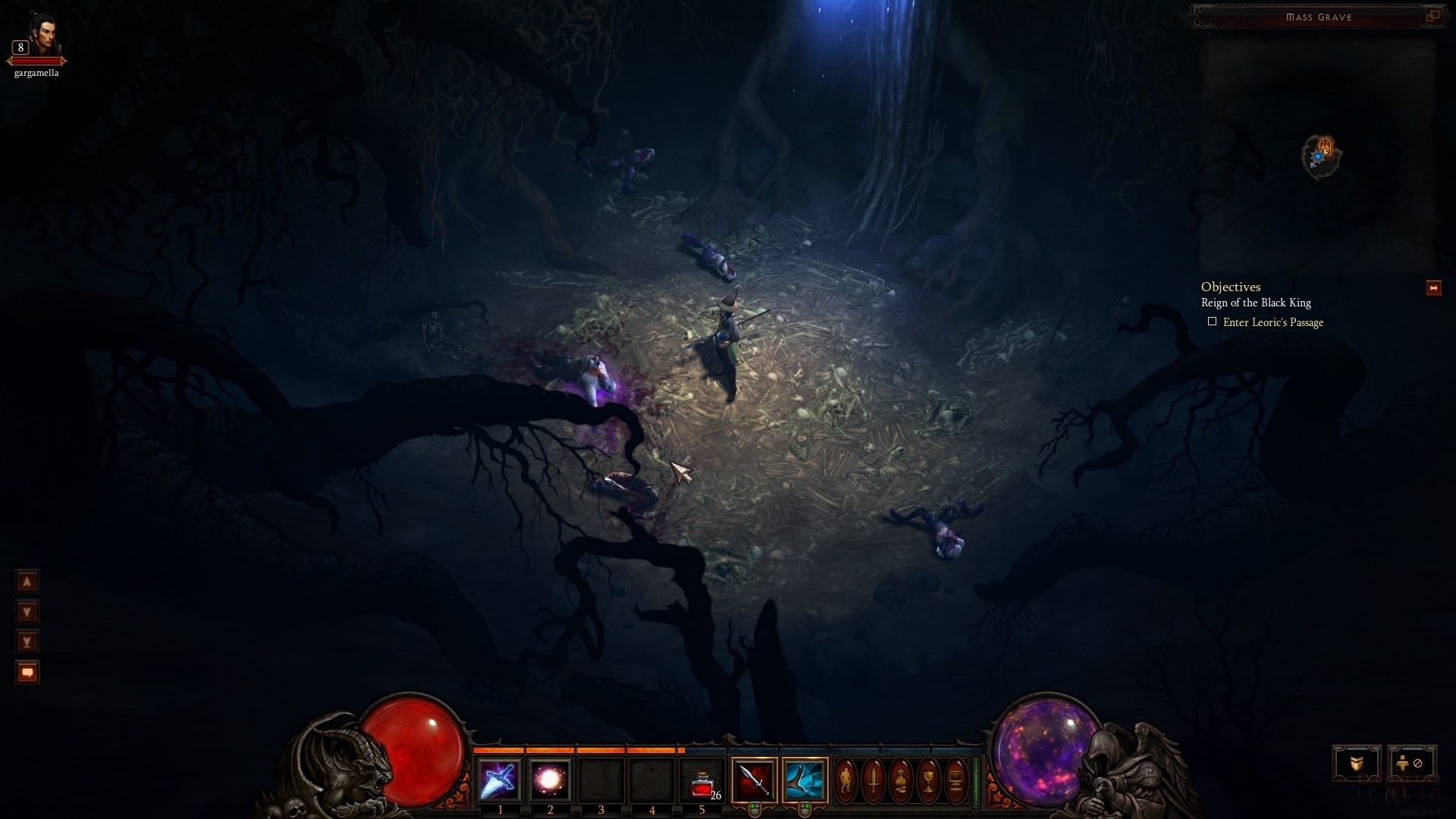Open the character figure menu button
The width and height of the screenshot is (1456, 819).
[x=846, y=780]
